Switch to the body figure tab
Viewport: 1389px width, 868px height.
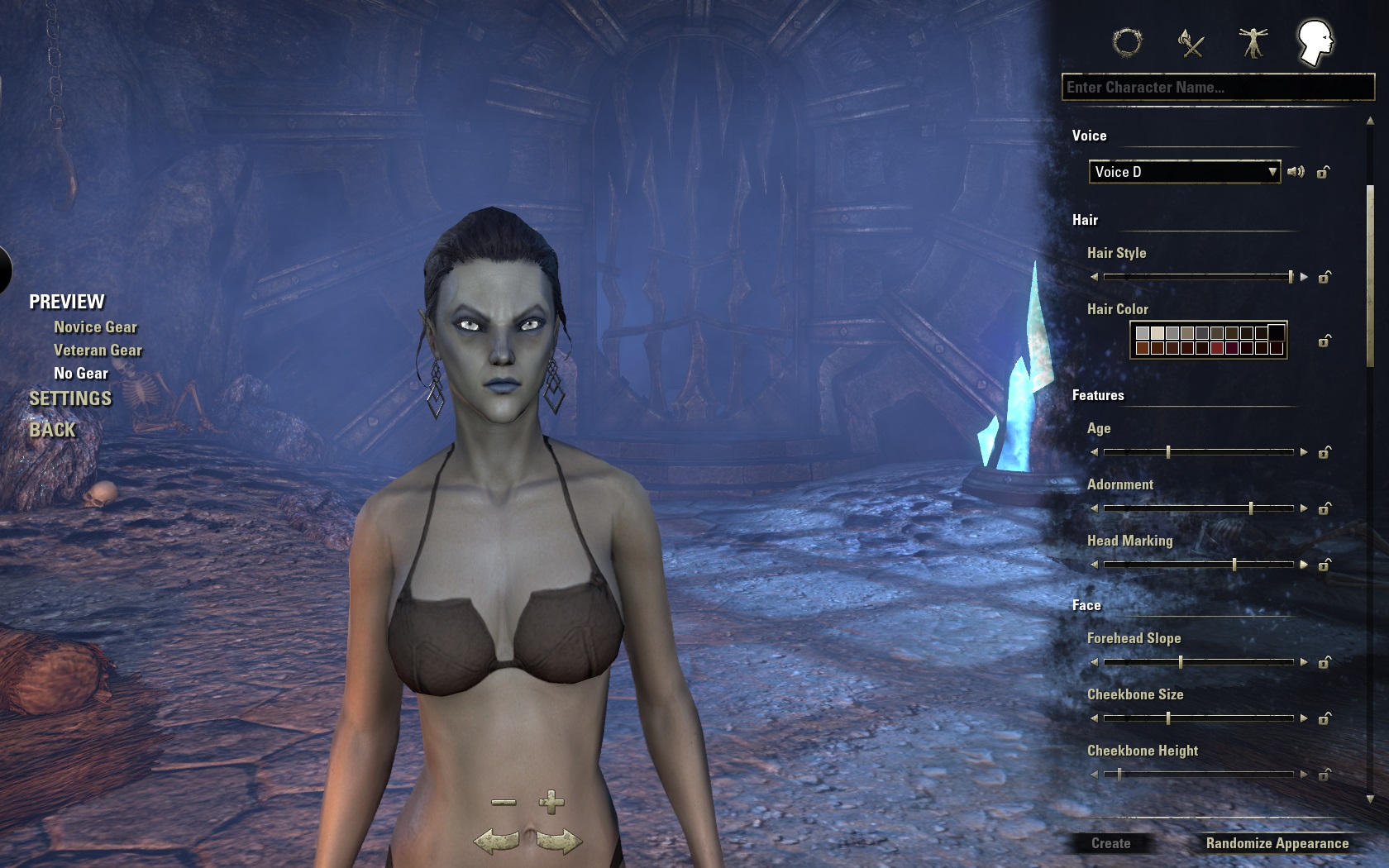[1253, 42]
